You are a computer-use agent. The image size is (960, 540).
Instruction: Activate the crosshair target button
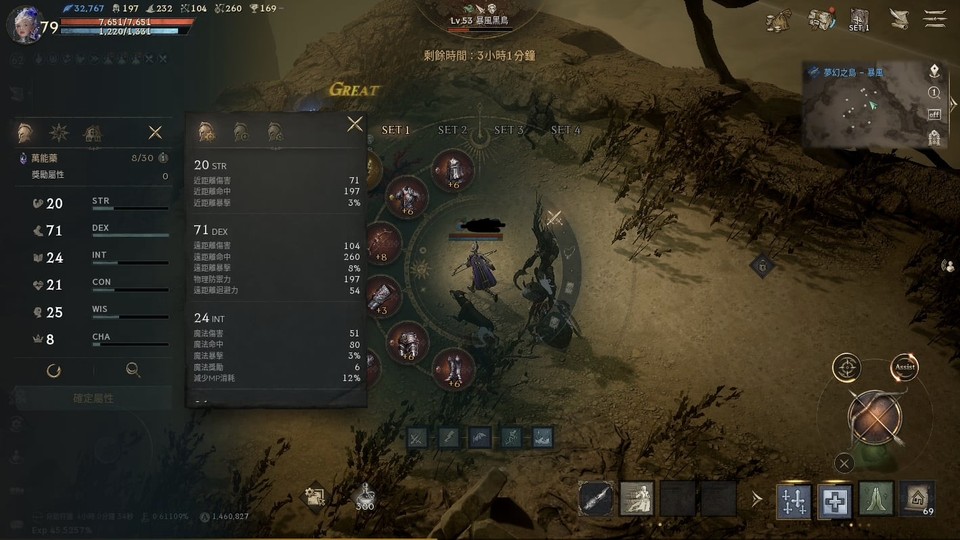coord(846,367)
